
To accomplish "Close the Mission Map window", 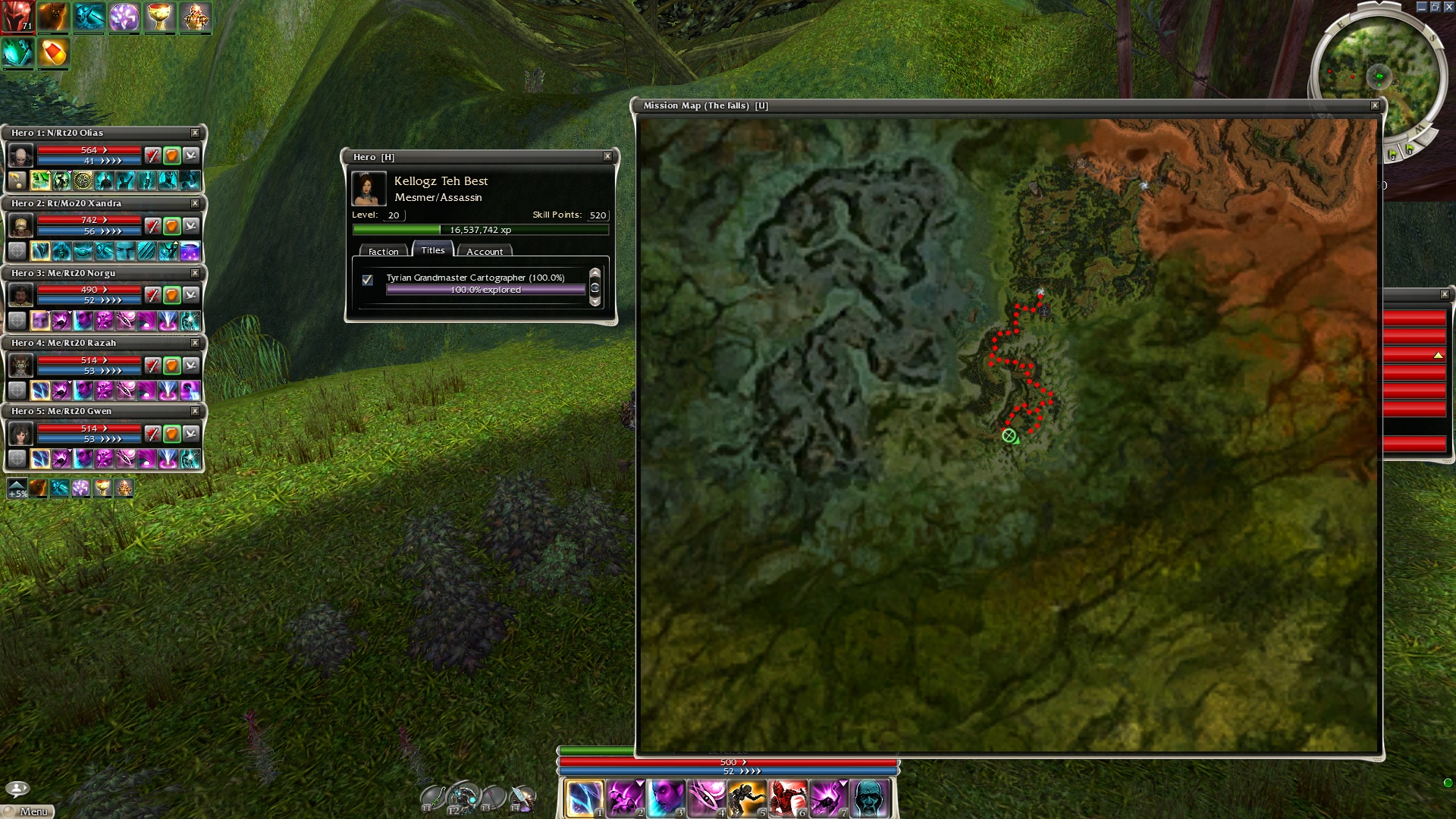I will pos(1375,105).
